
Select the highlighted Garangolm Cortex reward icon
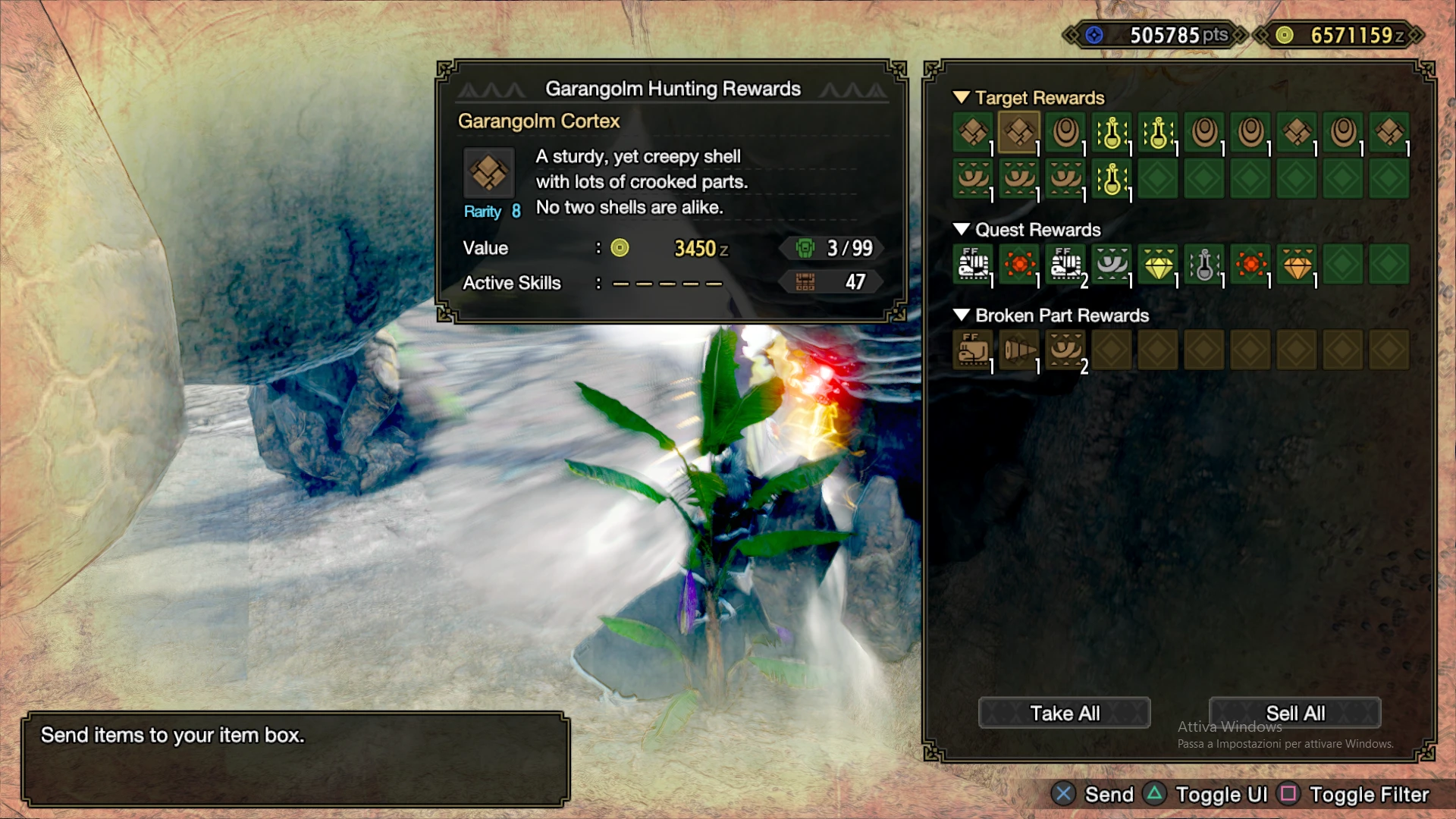[x=1019, y=133]
